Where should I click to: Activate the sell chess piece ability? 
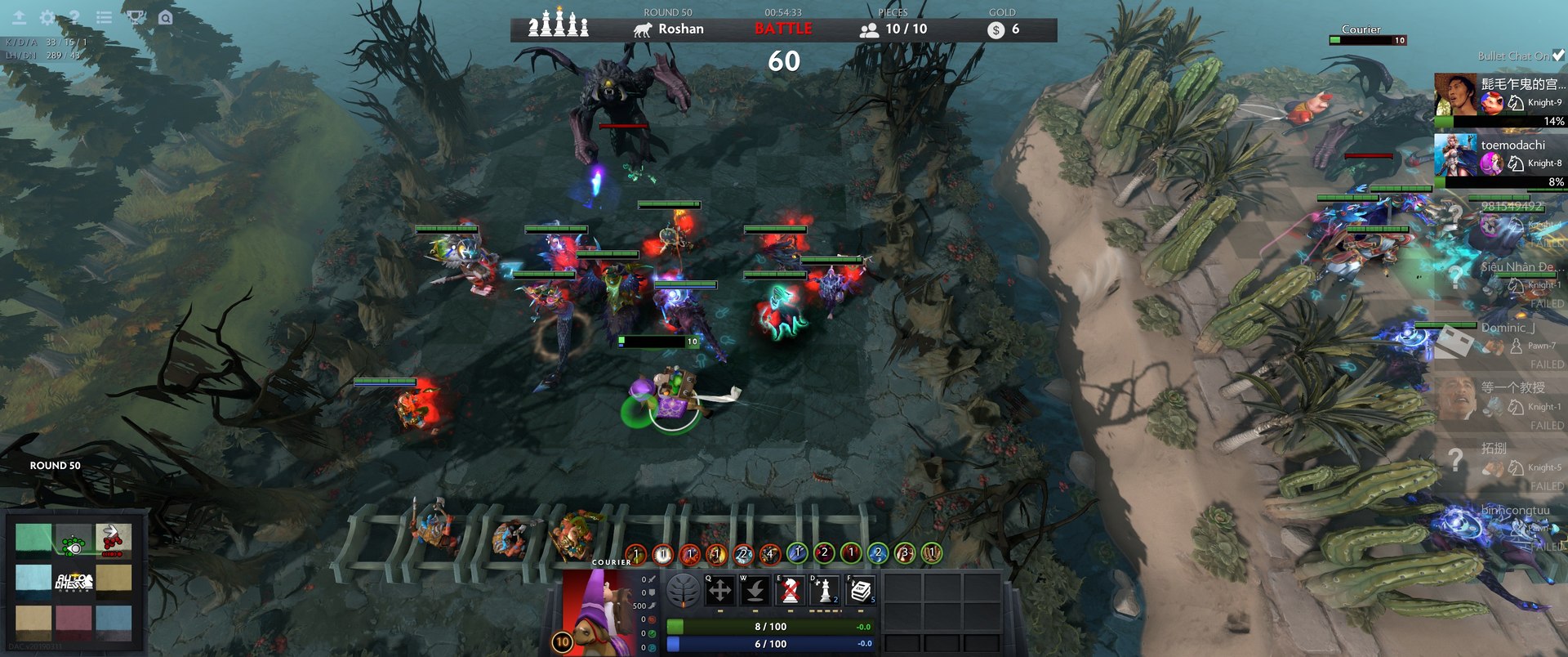790,591
